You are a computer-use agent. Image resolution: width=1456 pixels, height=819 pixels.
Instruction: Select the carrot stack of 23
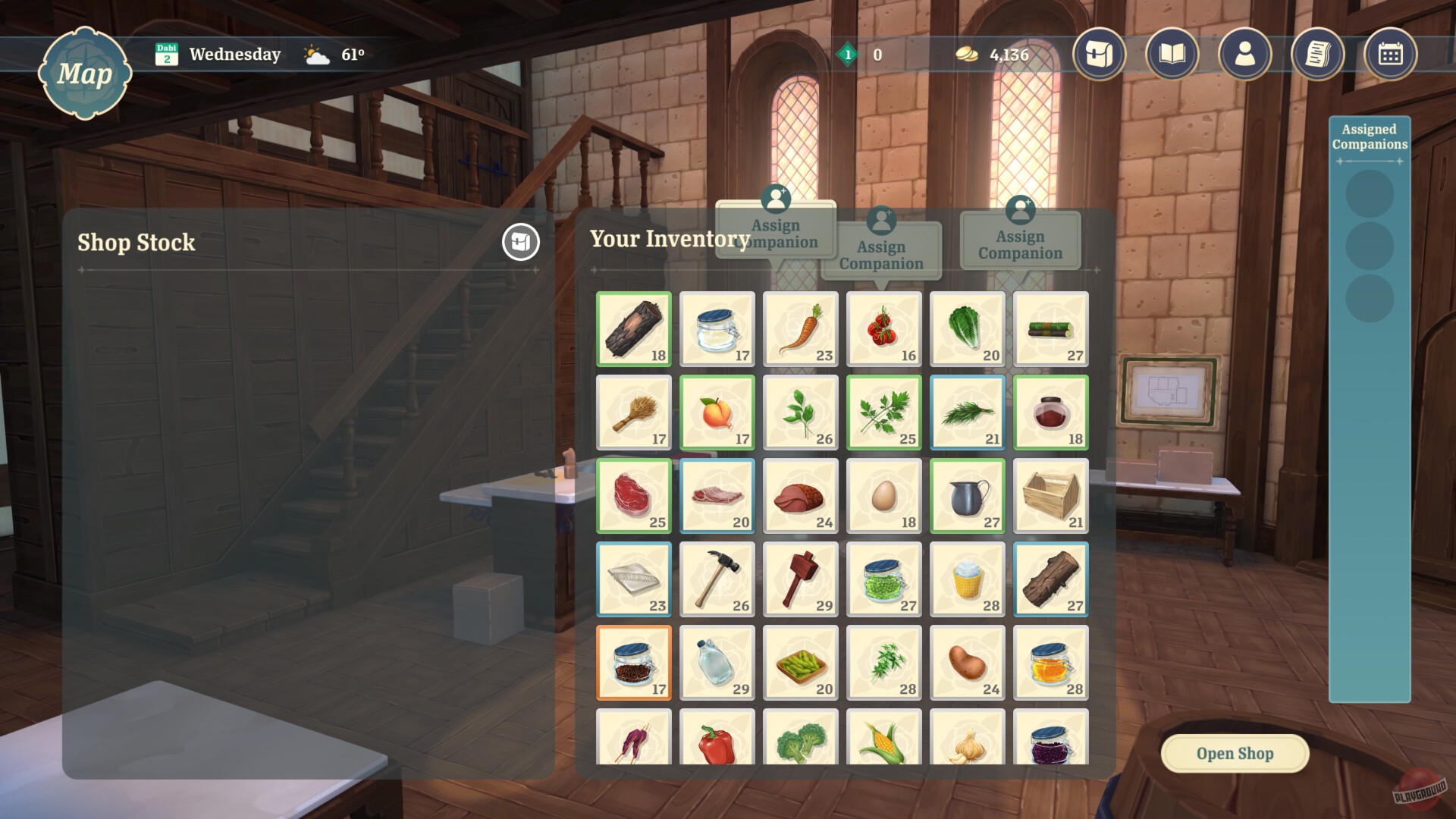pos(800,328)
